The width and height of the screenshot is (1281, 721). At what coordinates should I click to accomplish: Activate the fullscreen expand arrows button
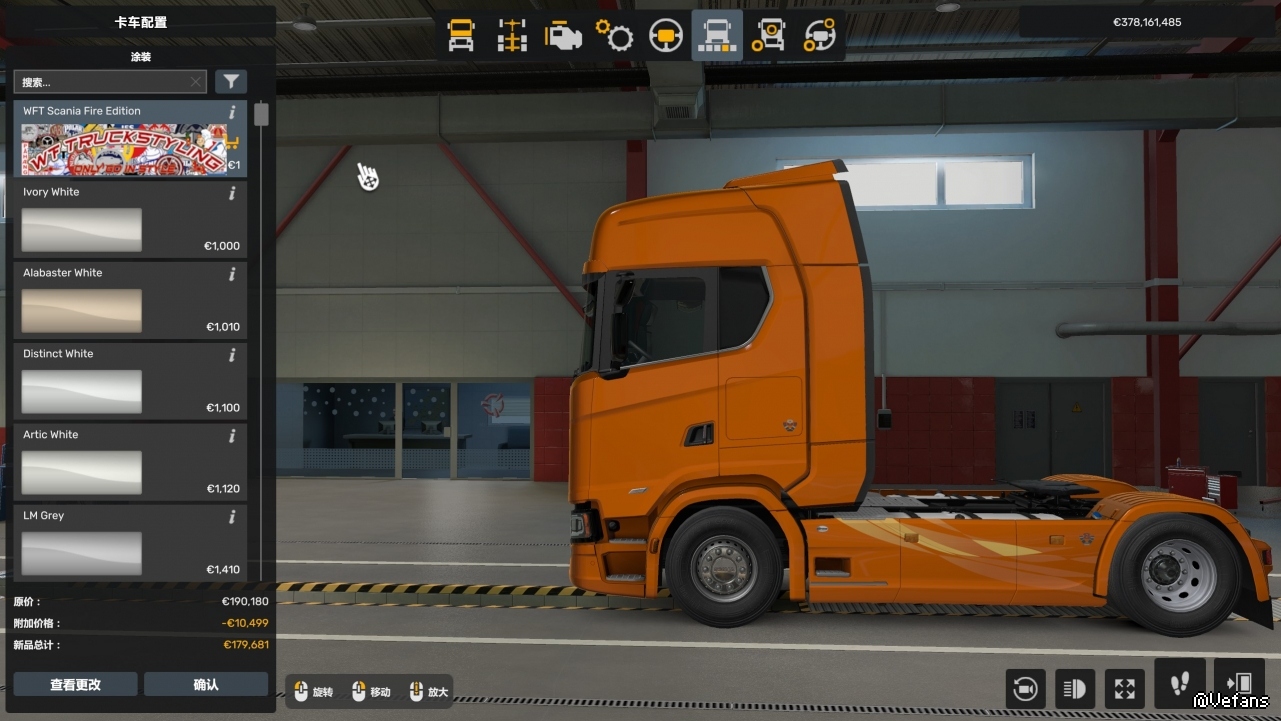(1125, 688)
